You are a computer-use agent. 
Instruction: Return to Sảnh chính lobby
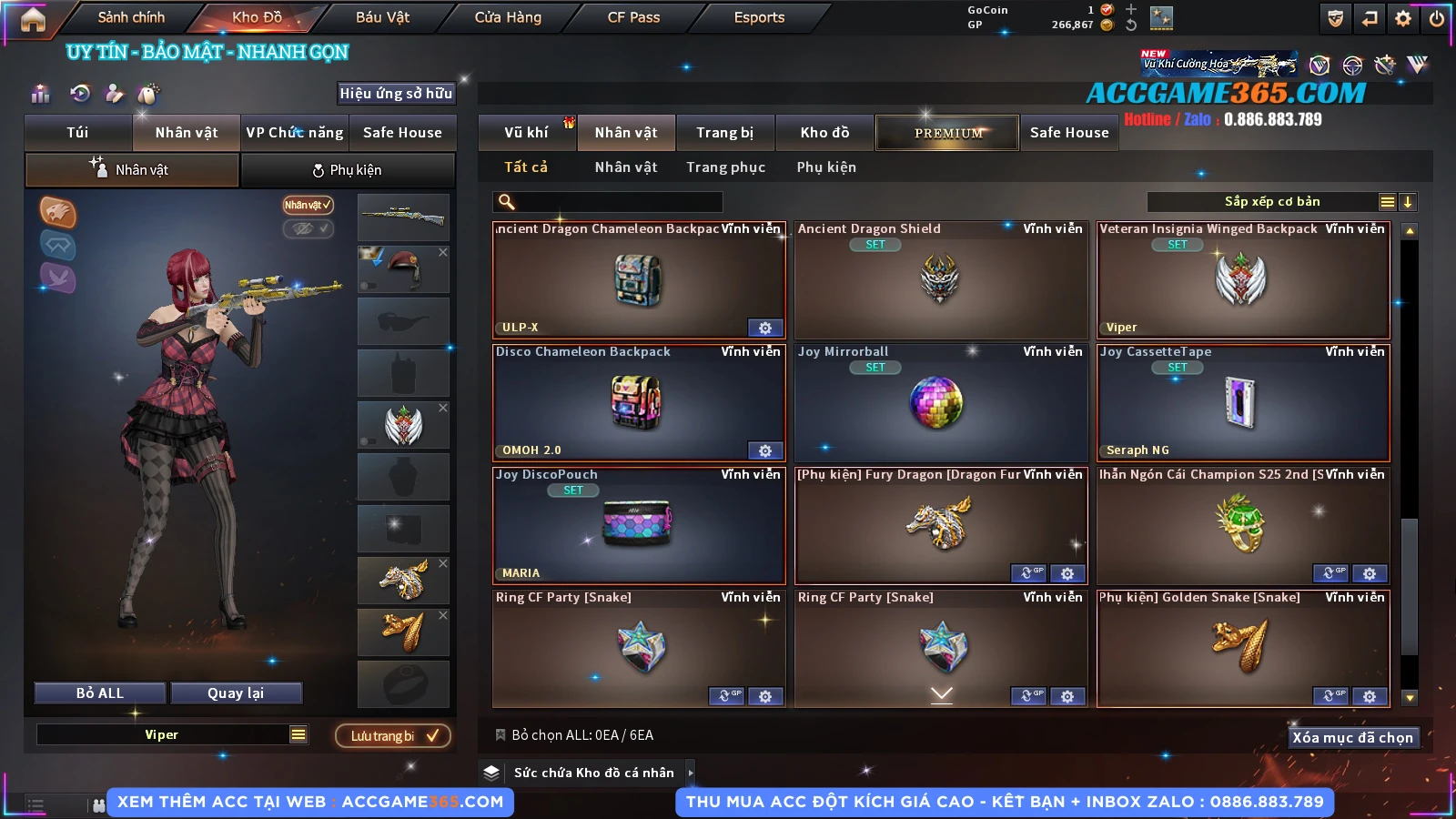pos(131,17)
